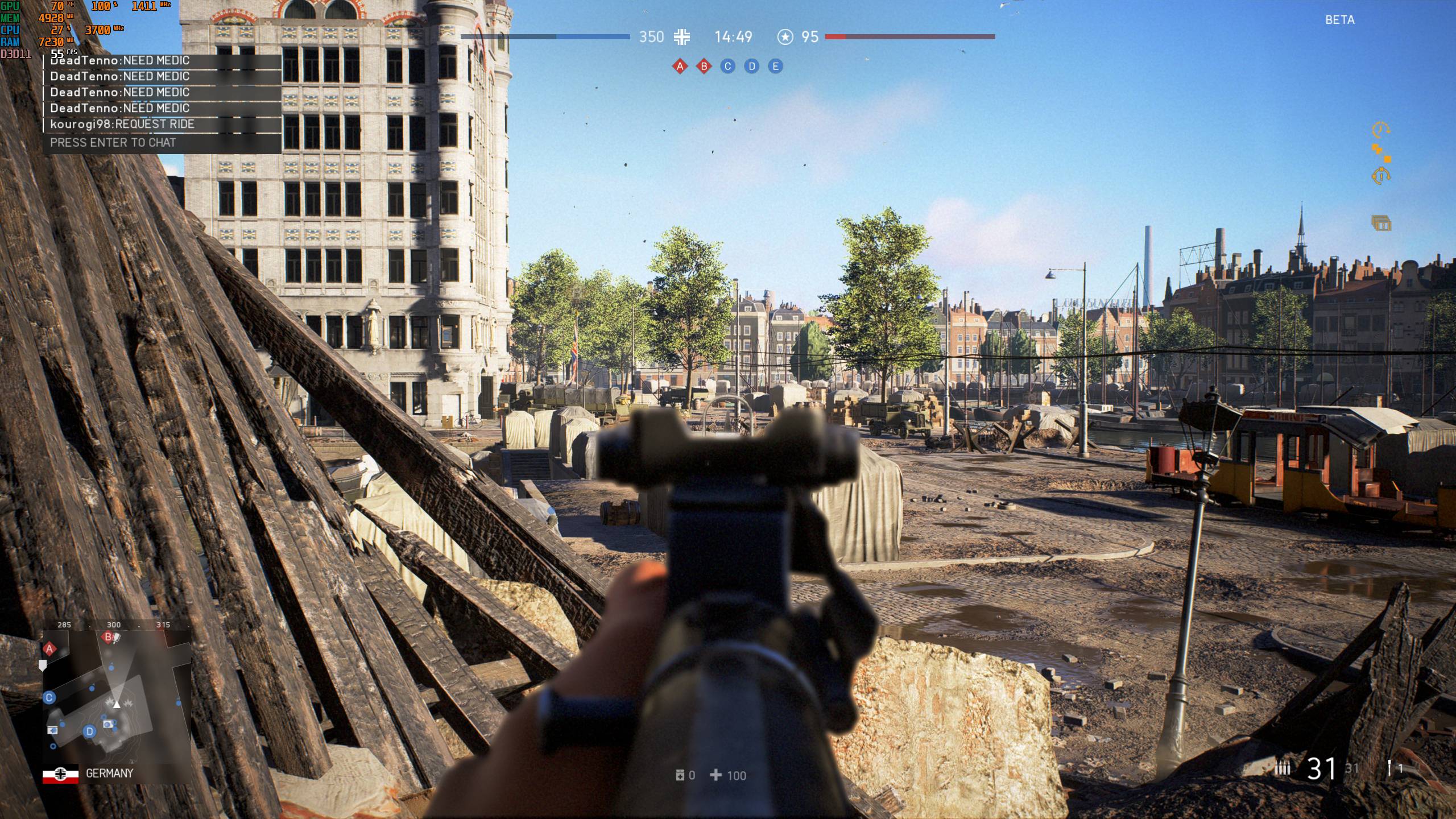Viewport: 1456px width, 819px height.
Task: Click the "Press Enter to Chat" input box
Action: coord(162,143)
